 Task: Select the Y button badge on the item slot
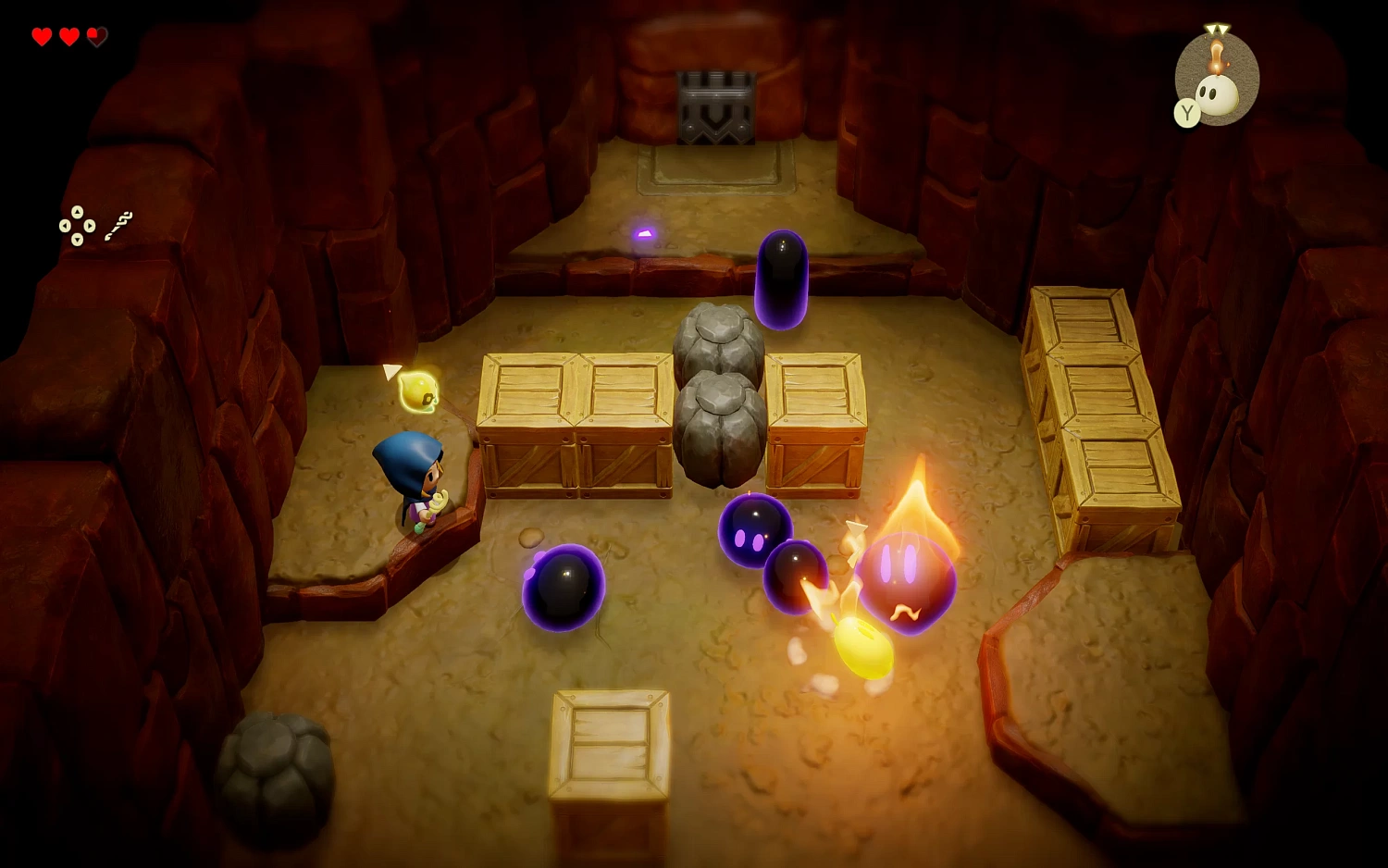1187,111
